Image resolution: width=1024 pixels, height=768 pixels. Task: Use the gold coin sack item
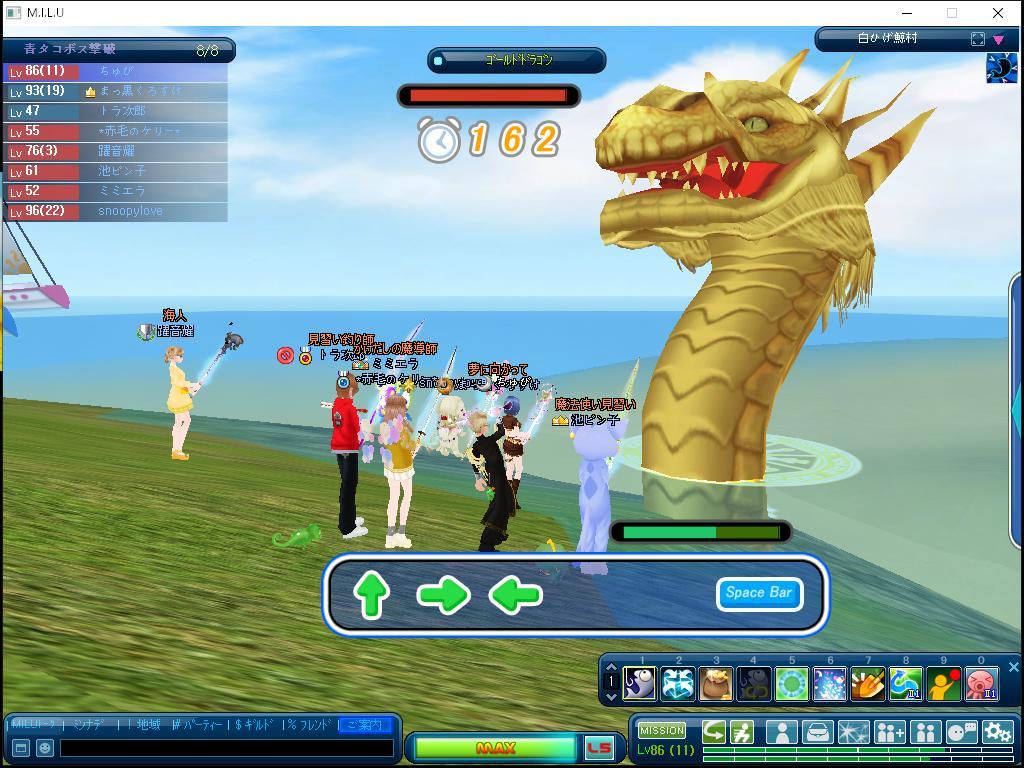(x=715, y=684)
